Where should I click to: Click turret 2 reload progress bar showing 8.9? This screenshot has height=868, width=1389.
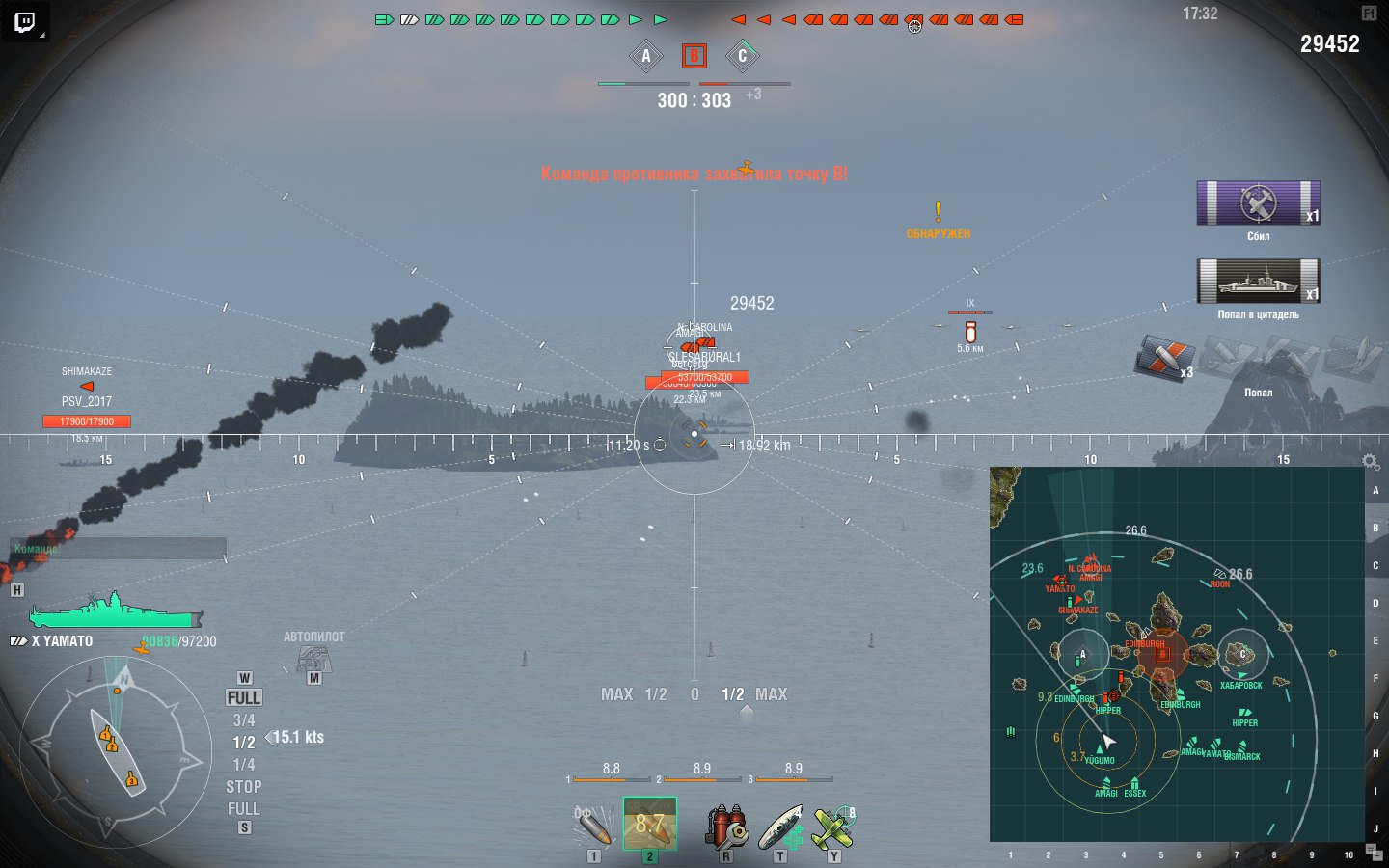click(x=701, y=777)
